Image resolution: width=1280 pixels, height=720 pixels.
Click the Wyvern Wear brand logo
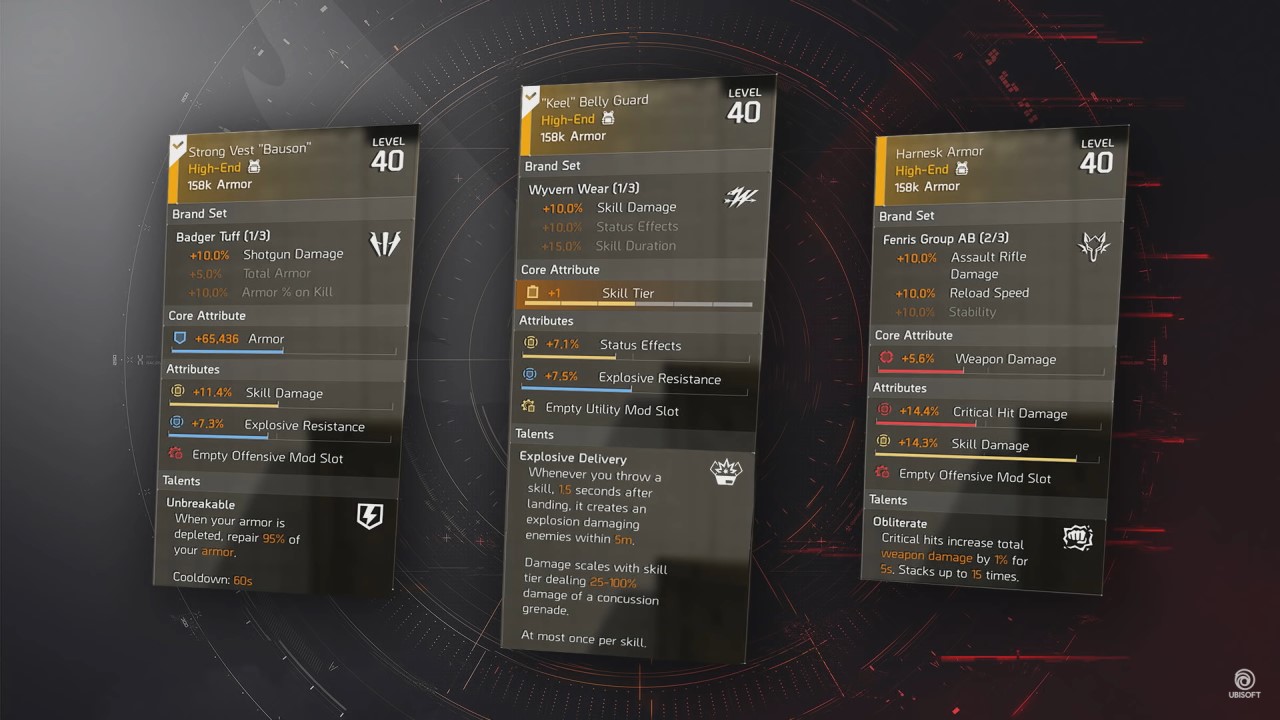coord(740,197)
